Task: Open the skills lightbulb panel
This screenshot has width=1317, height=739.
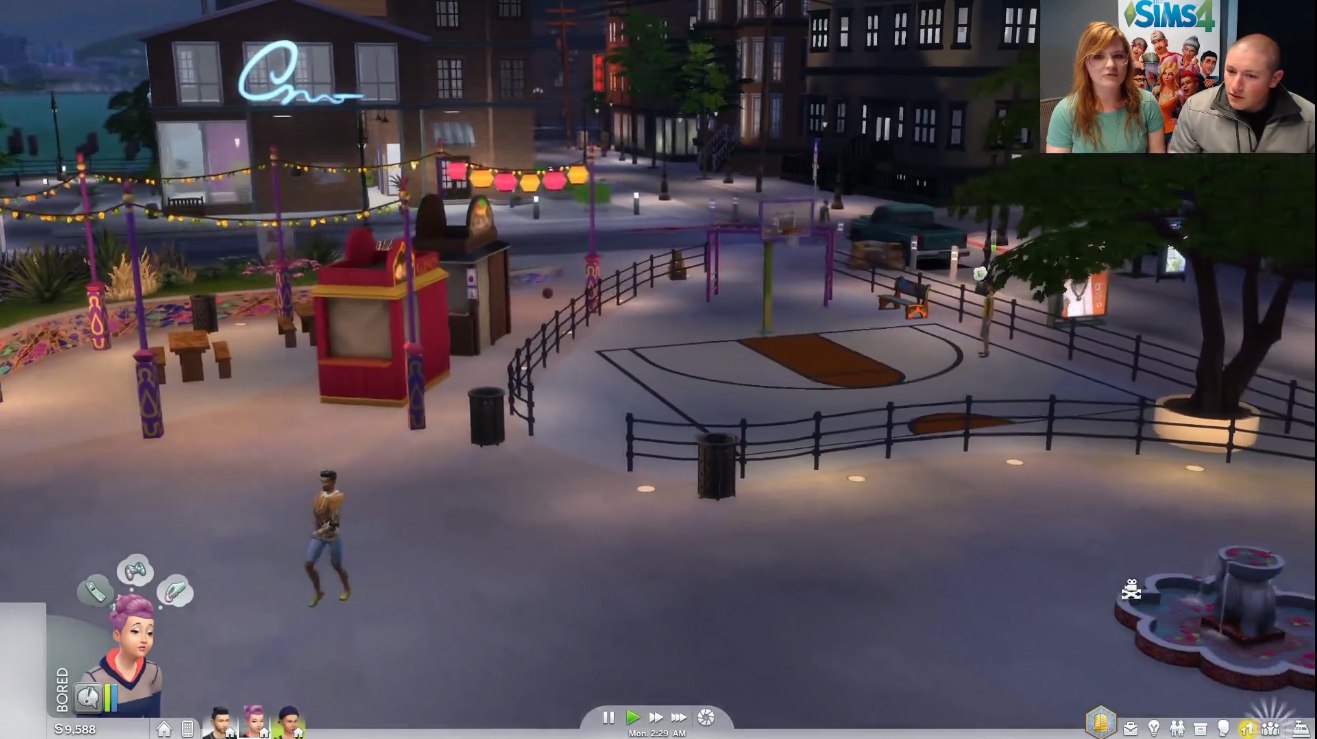Action: tap(1153, 728)
